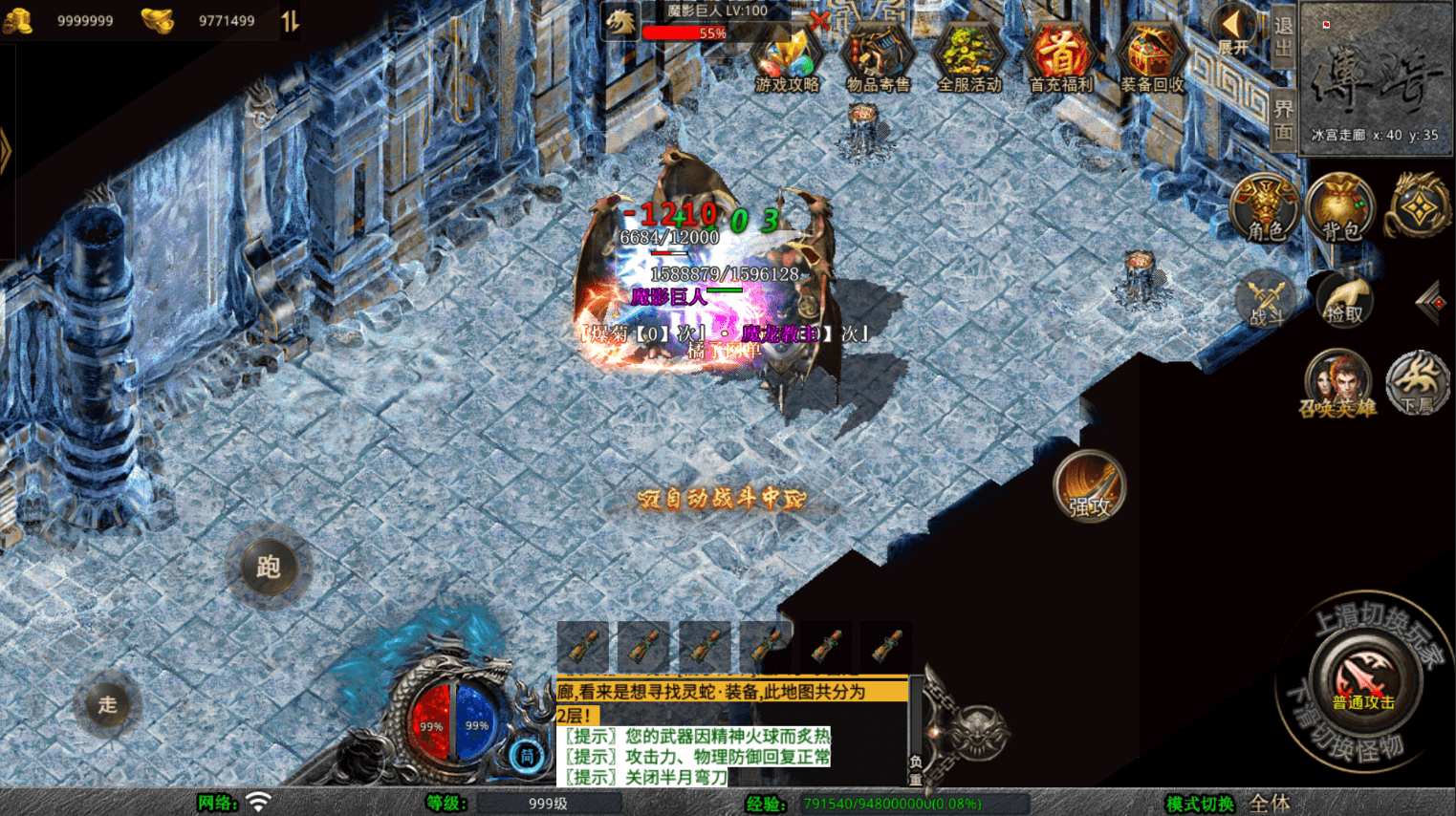The image size is (1456, 816).
Task: Open the 首充福利 first recharge bonus
Action: [1060, 59]
